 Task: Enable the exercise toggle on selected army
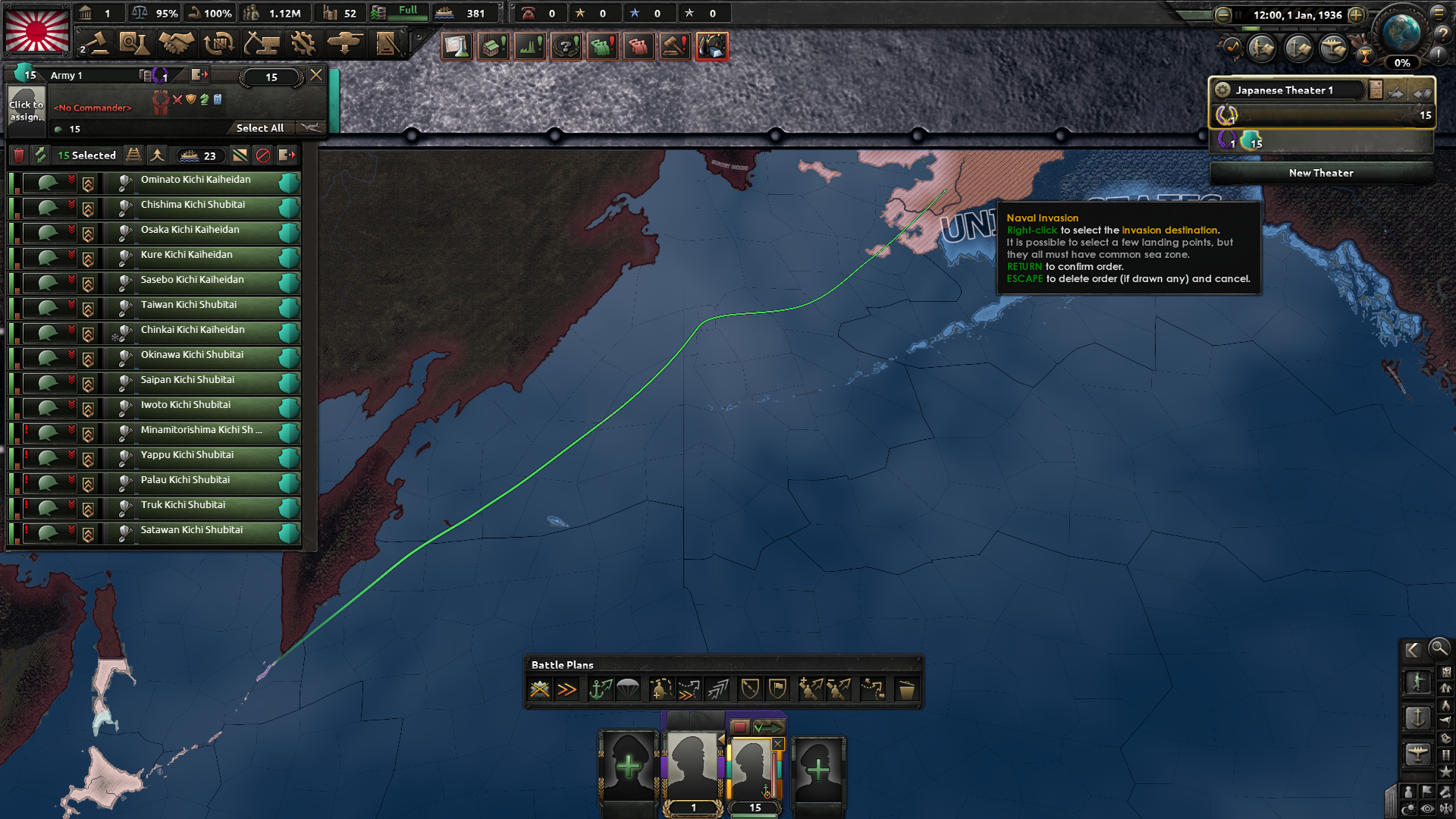(40, 156)
